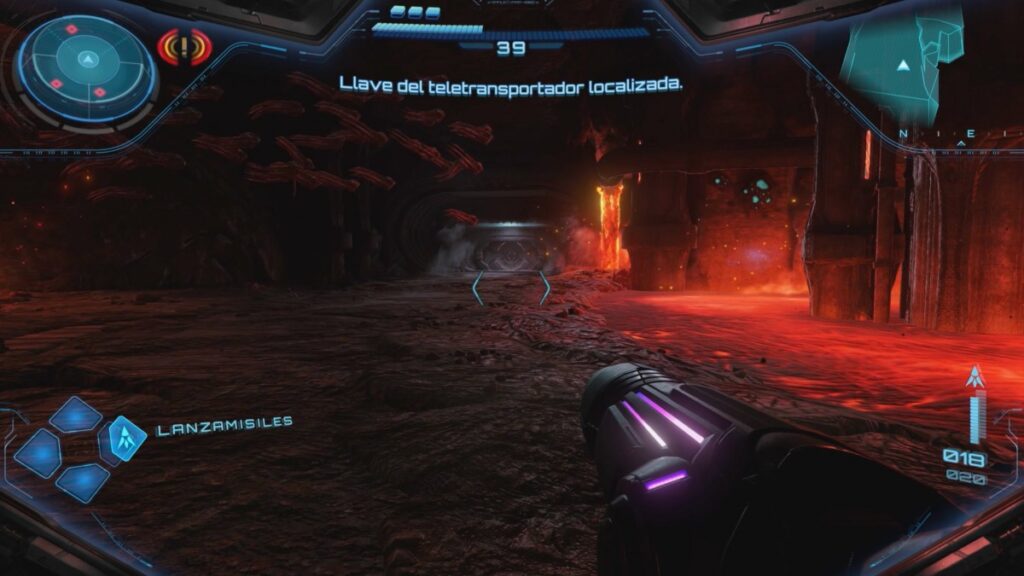Select the red danger alert icon
The image size is (1024, 576).
184,46
